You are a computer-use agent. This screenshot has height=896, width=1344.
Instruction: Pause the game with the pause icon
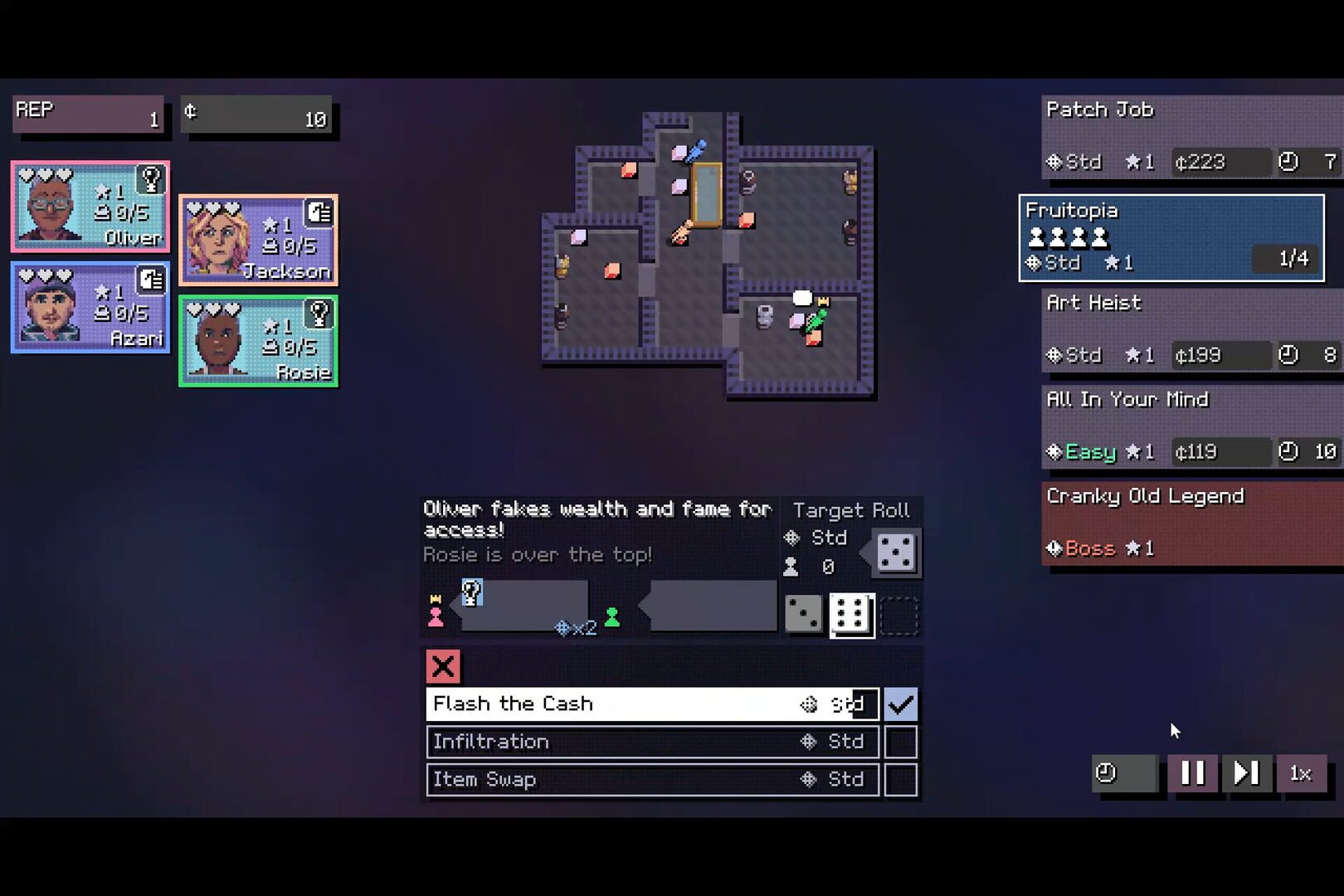point(1193,773)
